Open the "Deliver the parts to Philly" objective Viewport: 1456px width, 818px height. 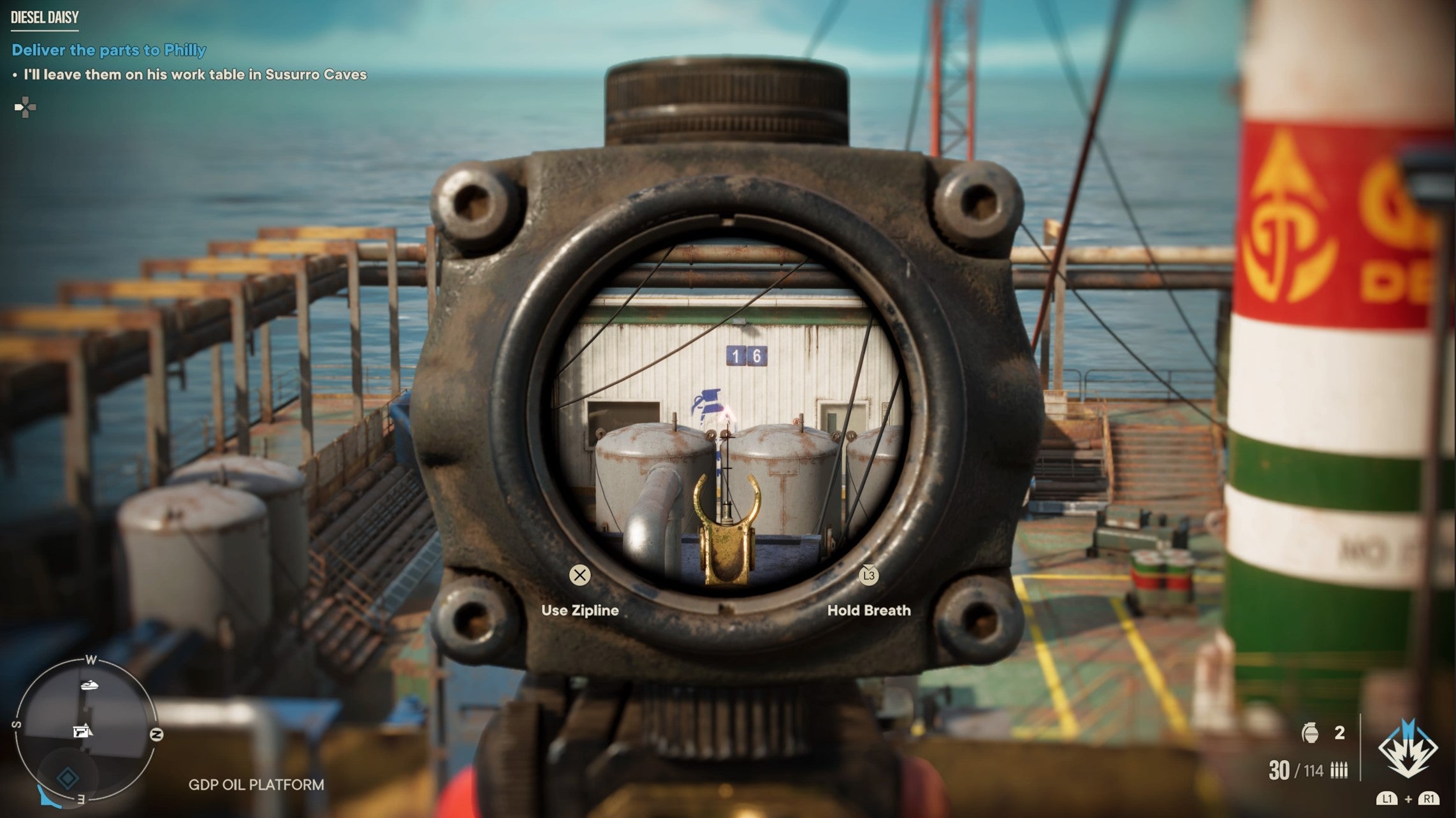(109, 50)
